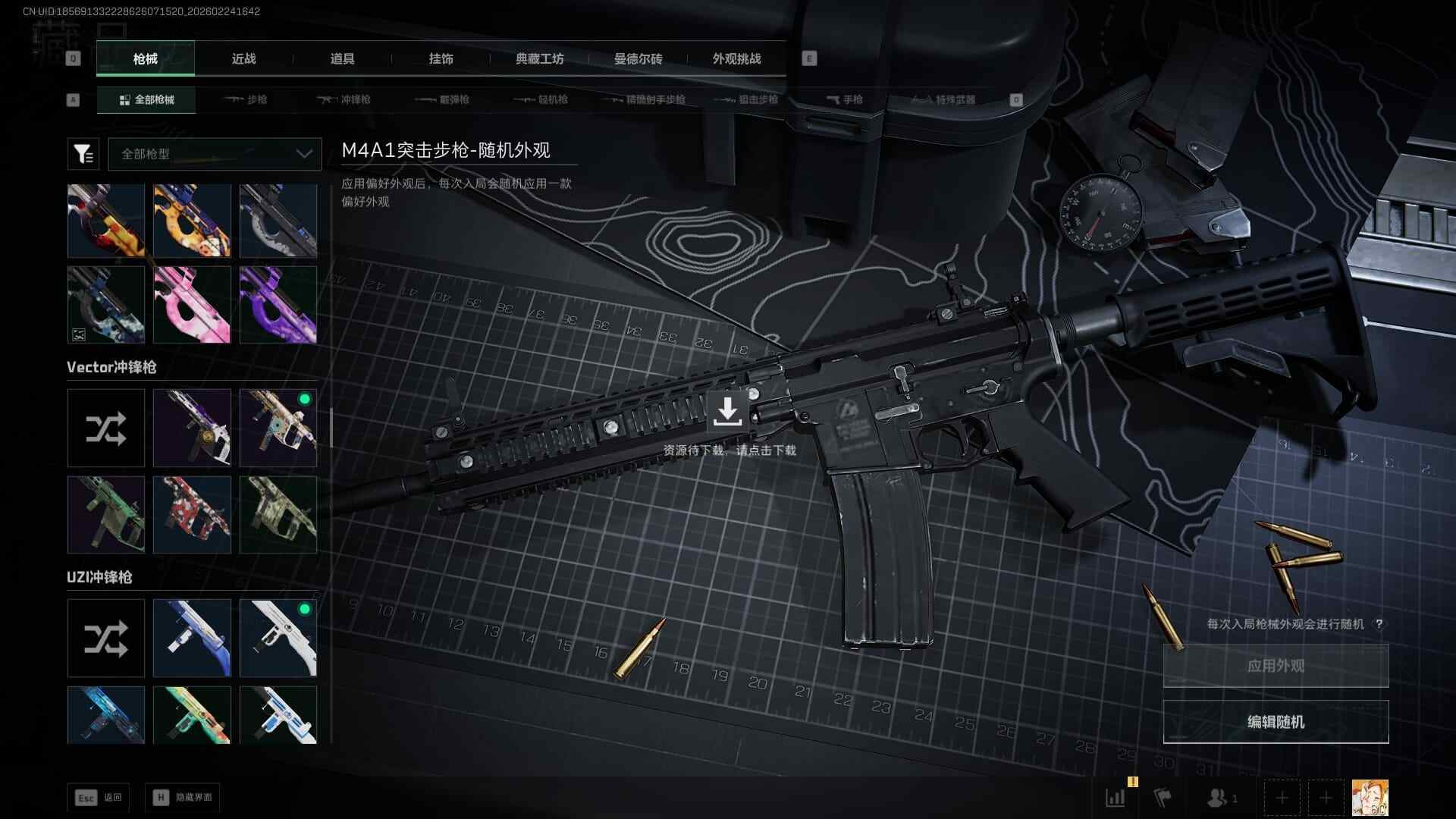This screenshot has width=1456, height=819.
Task: Download the pending weapon resource
Action: click(x=727, y=412)
